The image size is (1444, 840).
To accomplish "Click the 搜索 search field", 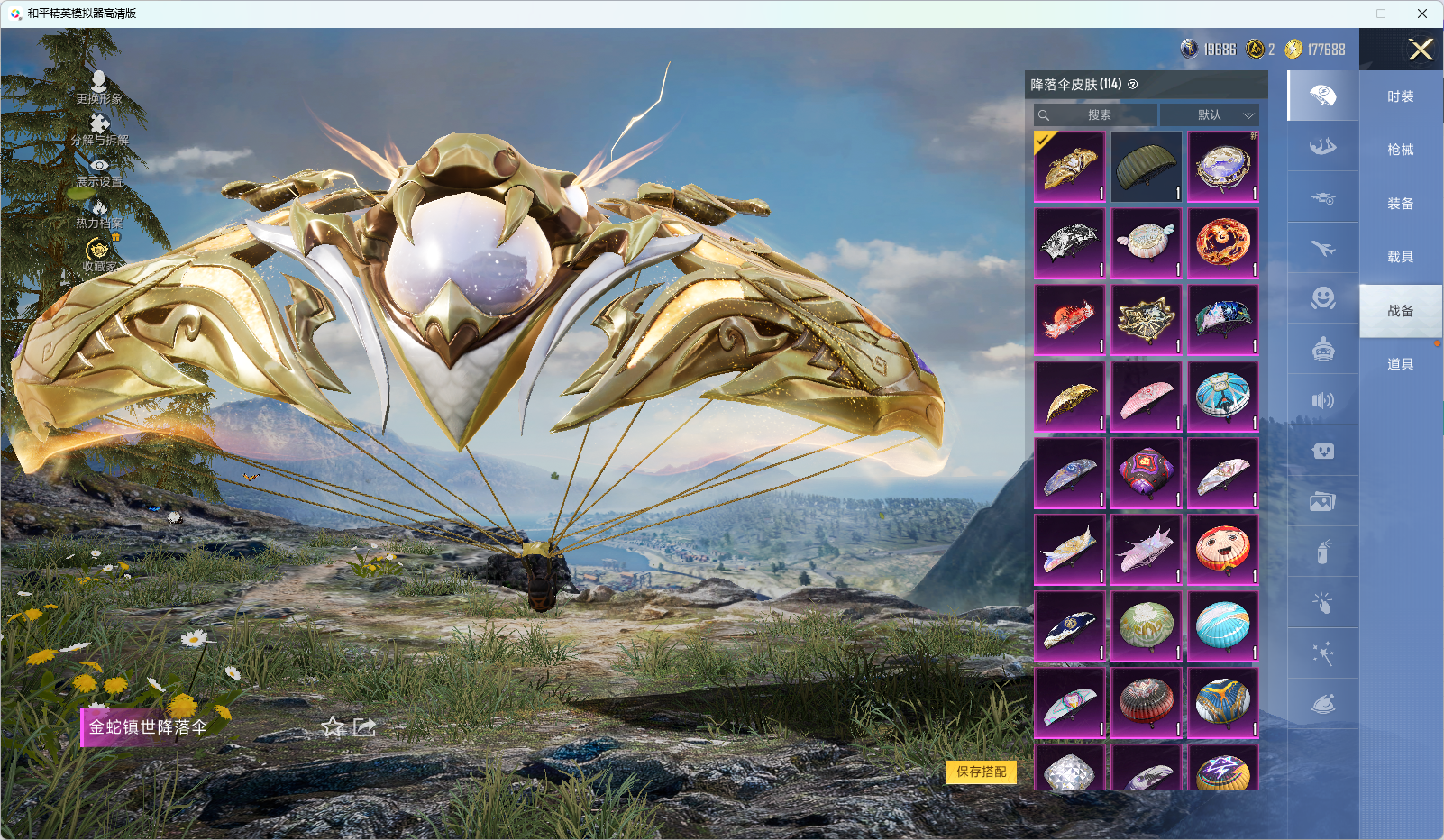I will (x=1096, y=115).
